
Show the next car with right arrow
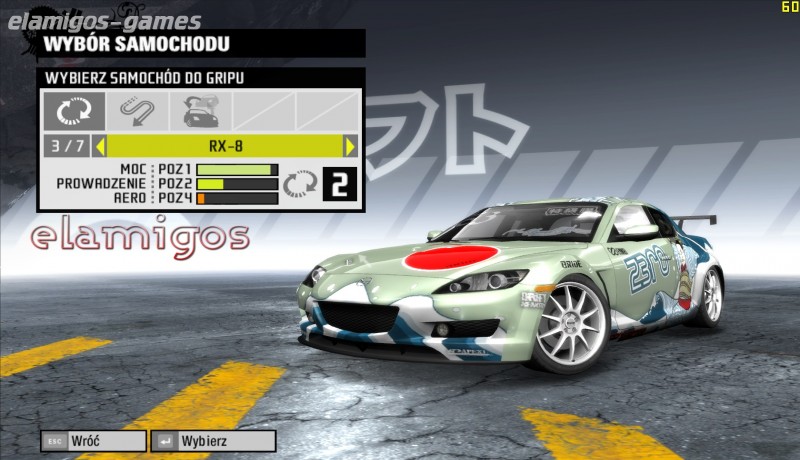pos(350,146)
